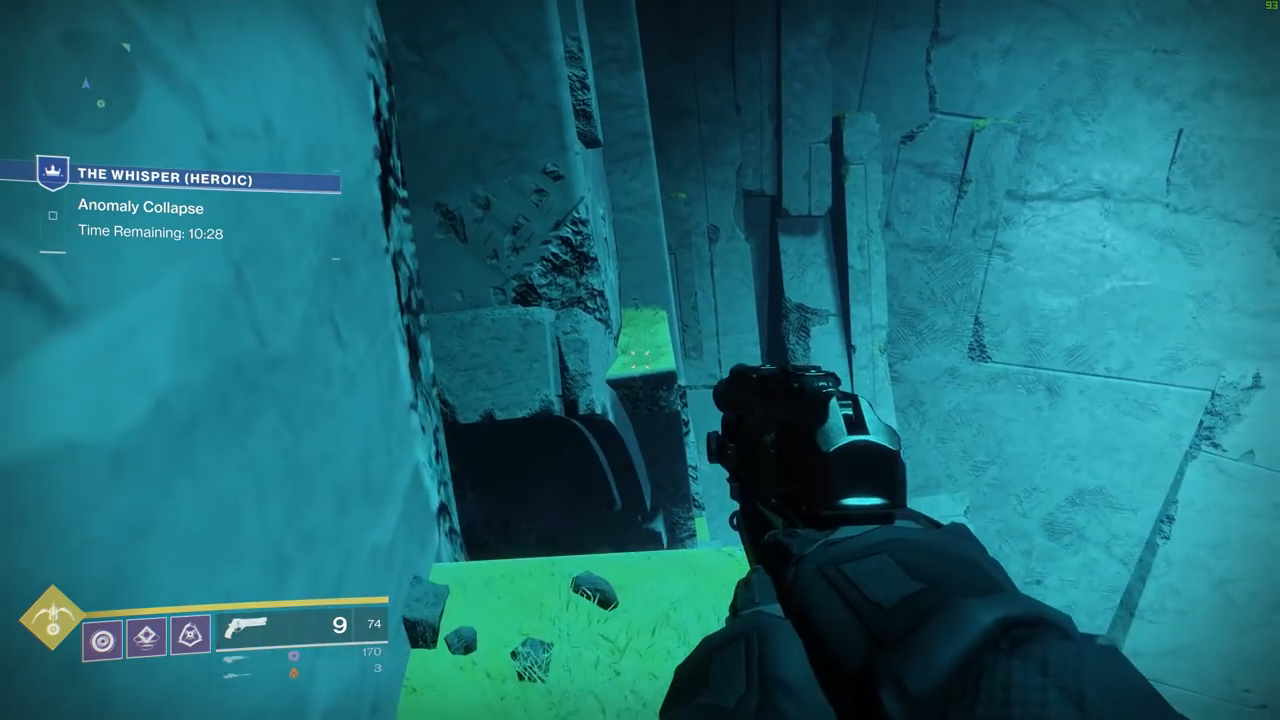Image resolution: width=1280 pixels, height=720 pixels.
Task: Open the circular radar minimap
Action: [x=86, y=81]
